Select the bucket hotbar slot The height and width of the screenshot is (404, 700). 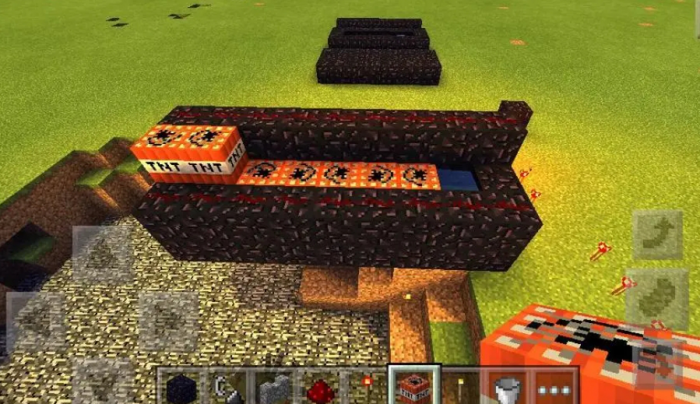pos(504,386)
